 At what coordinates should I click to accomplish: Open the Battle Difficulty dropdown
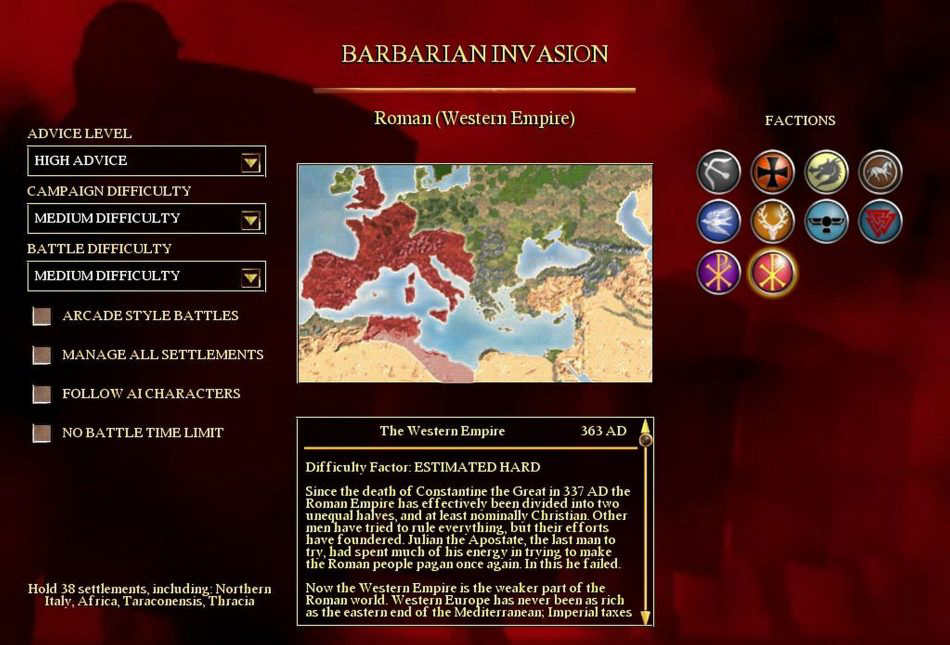[250, 276]
